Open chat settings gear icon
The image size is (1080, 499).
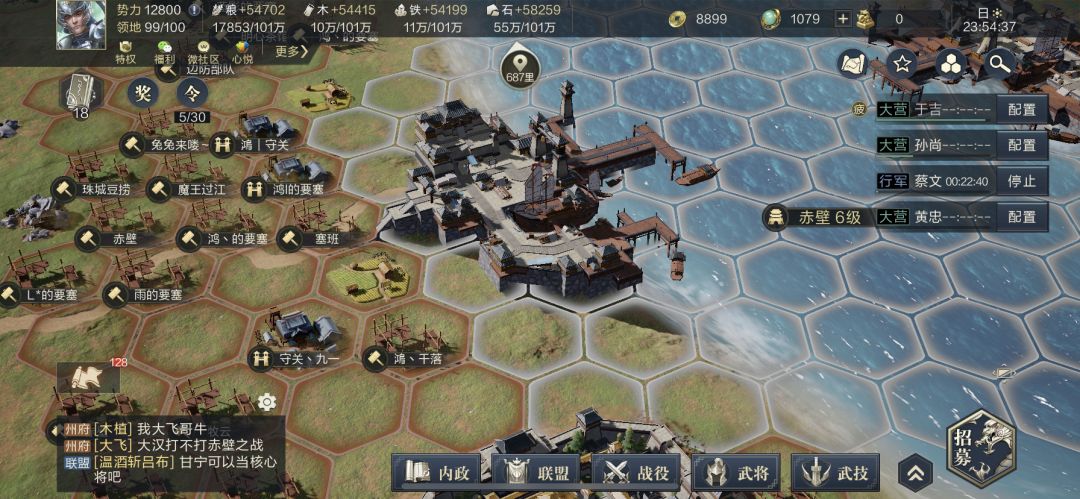click(266, 402)
